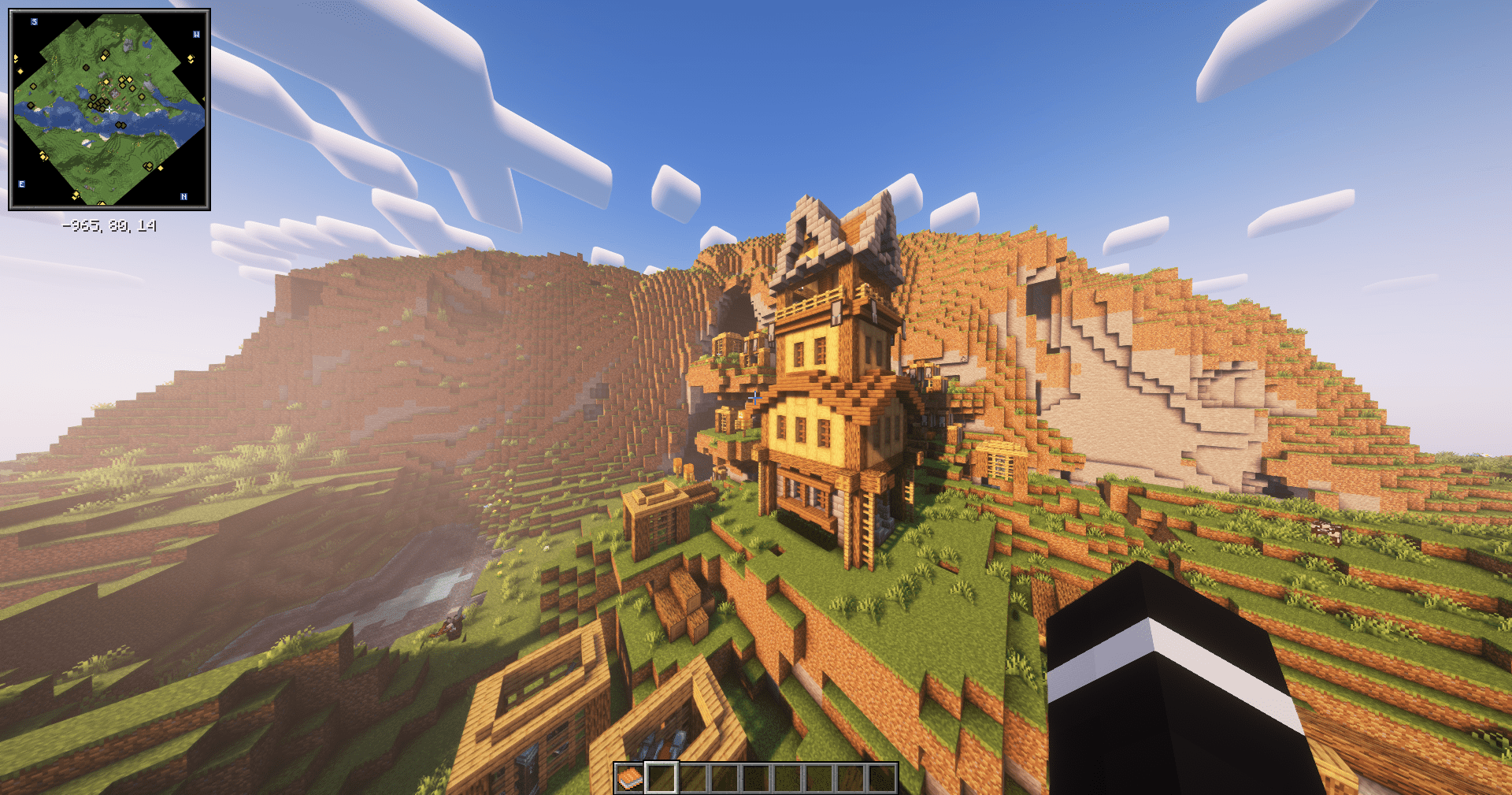Image resolution: width=1512 pixels, height=795 pixels.
Task: Click the W compass letter on the minimap
Action: 196,35
